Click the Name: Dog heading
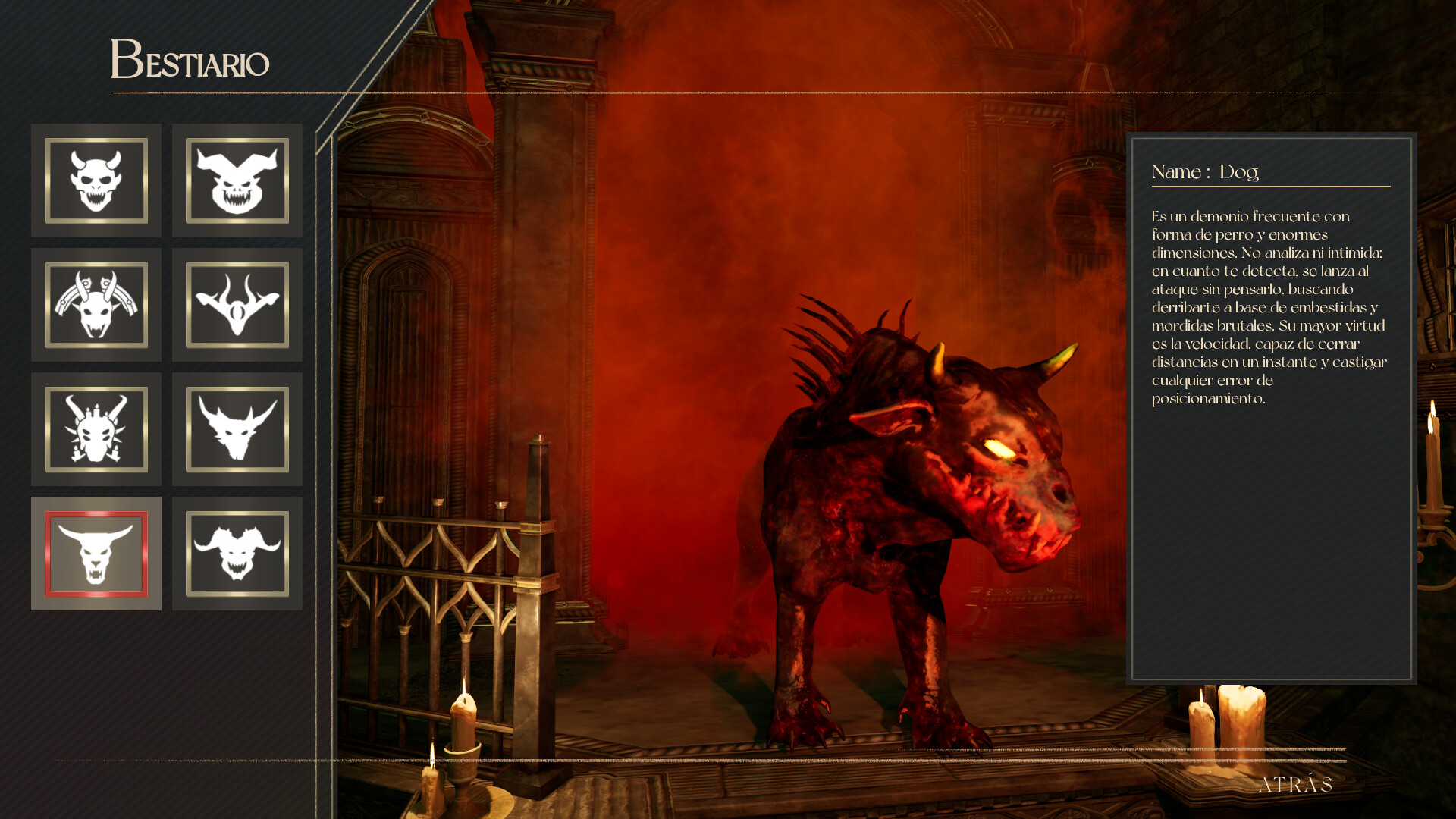The height and width of the screenshot is (819, 1456). (x=1206, y=173)
